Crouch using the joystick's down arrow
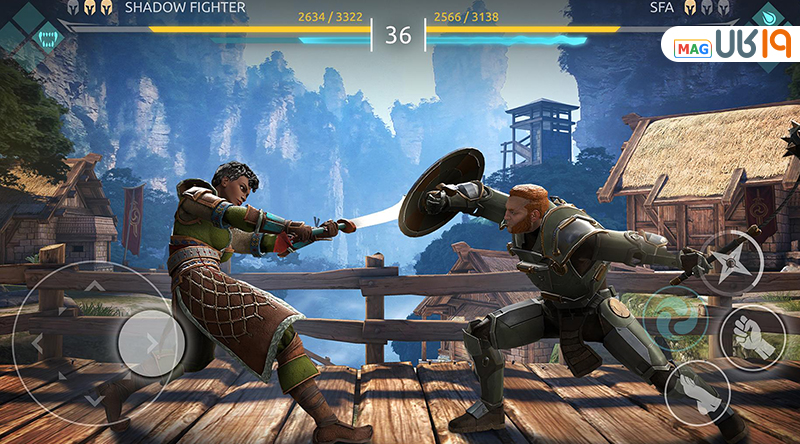800x444 pixels. point(92,400)
